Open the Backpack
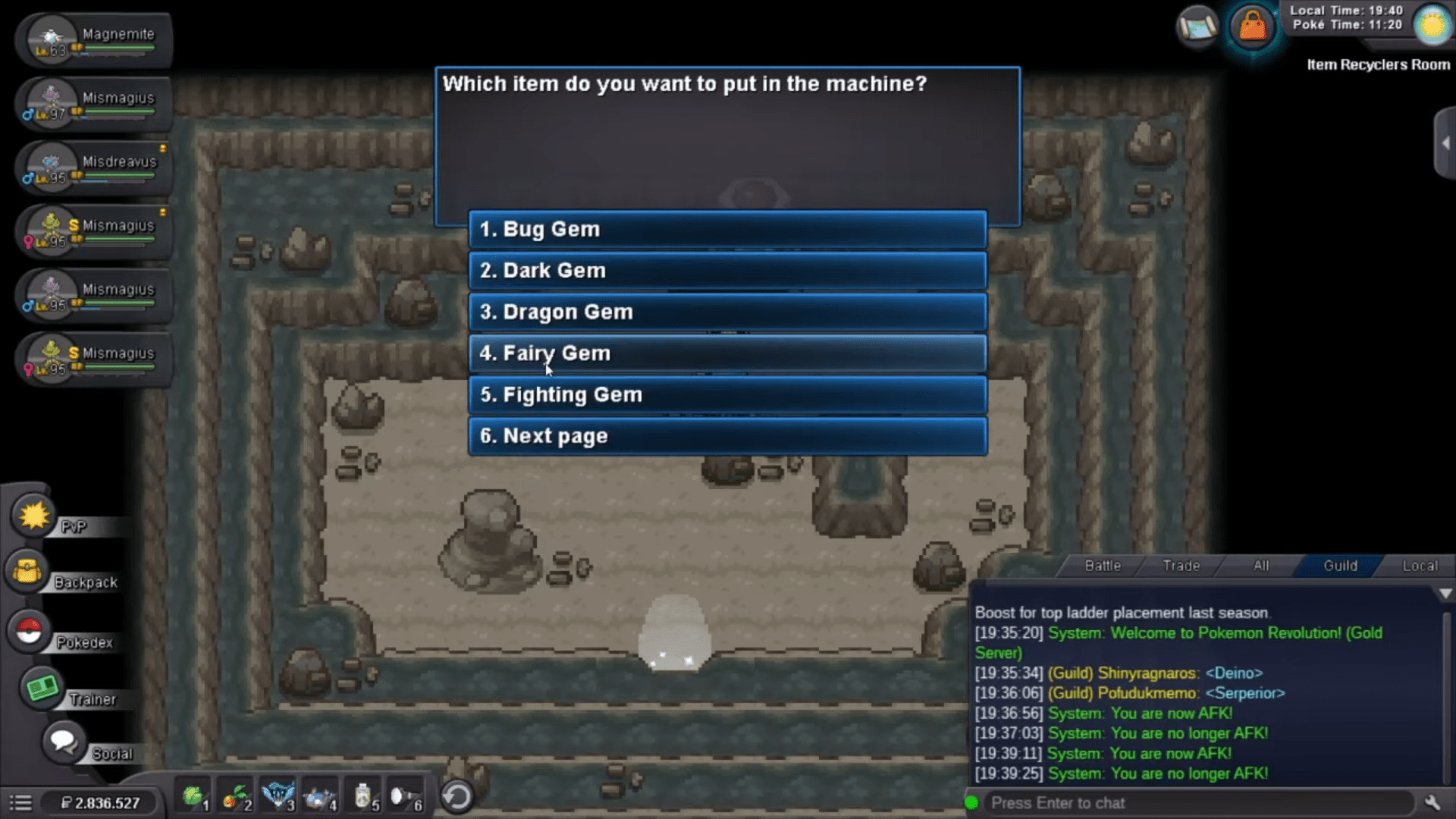 click(x=27, y=572)
